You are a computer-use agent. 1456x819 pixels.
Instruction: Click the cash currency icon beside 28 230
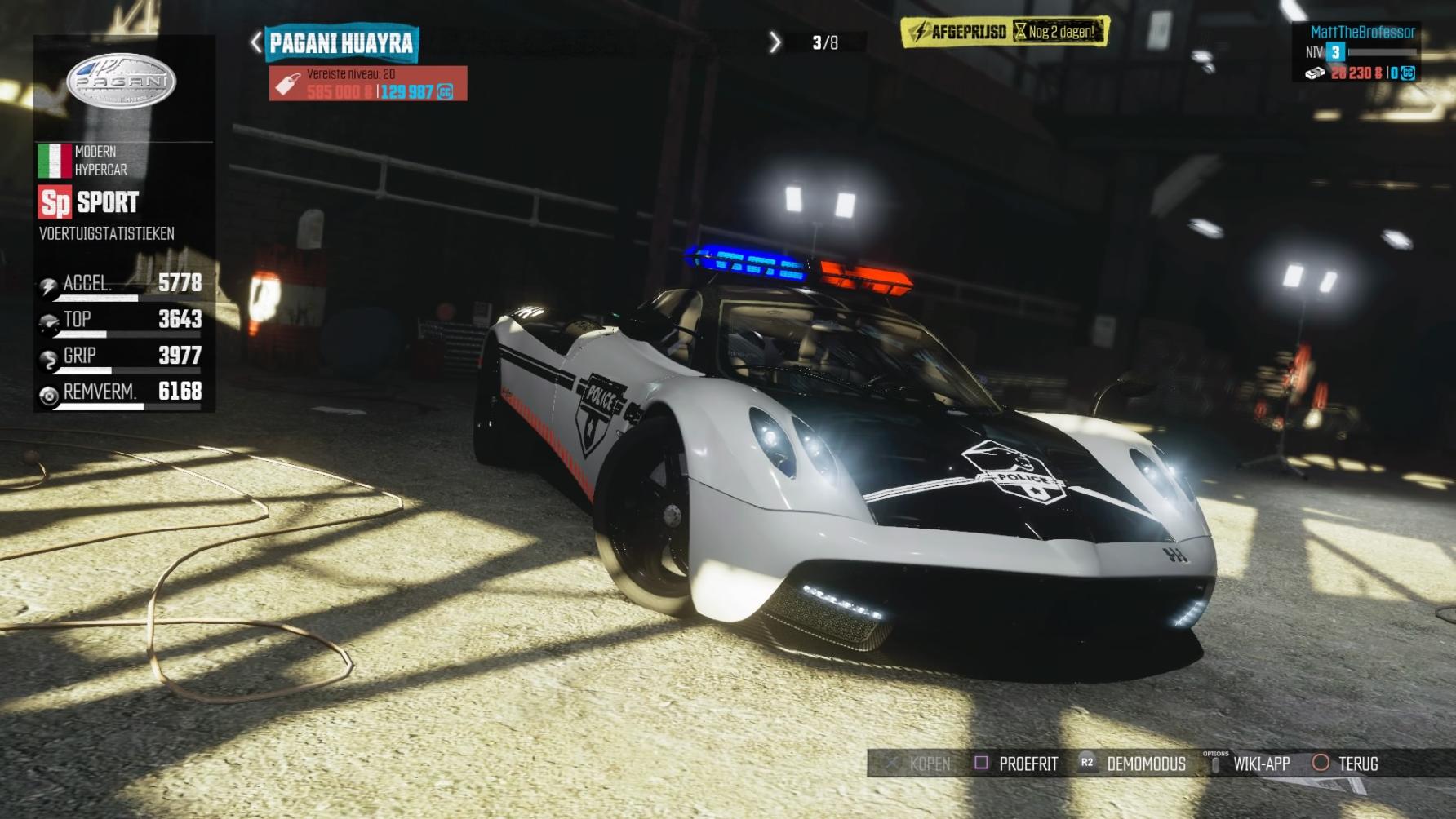(x=1316, y=72)
